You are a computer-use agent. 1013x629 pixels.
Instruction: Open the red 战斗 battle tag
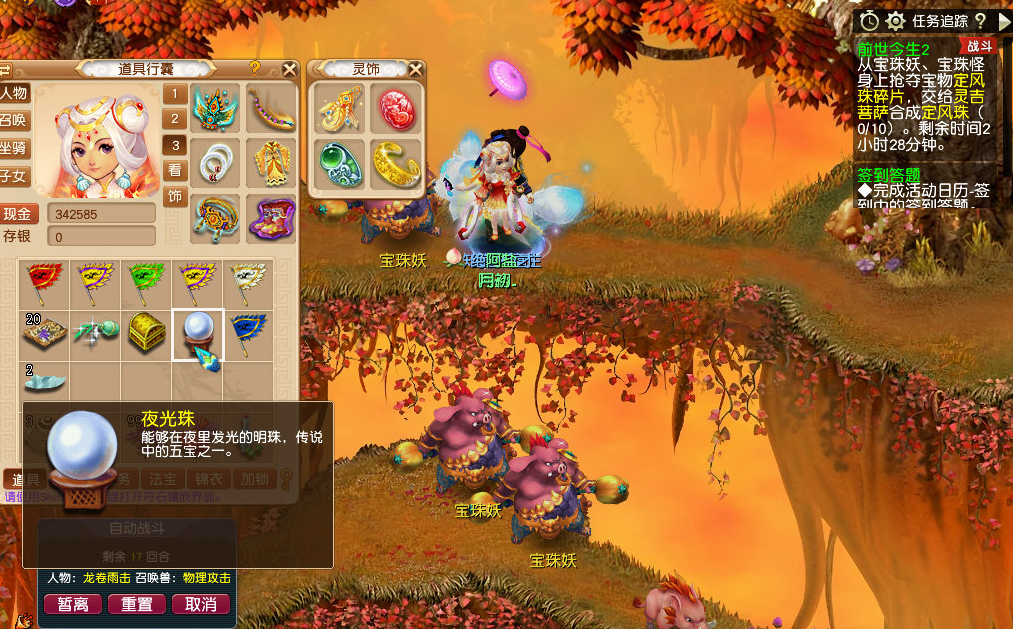point(977,46)
